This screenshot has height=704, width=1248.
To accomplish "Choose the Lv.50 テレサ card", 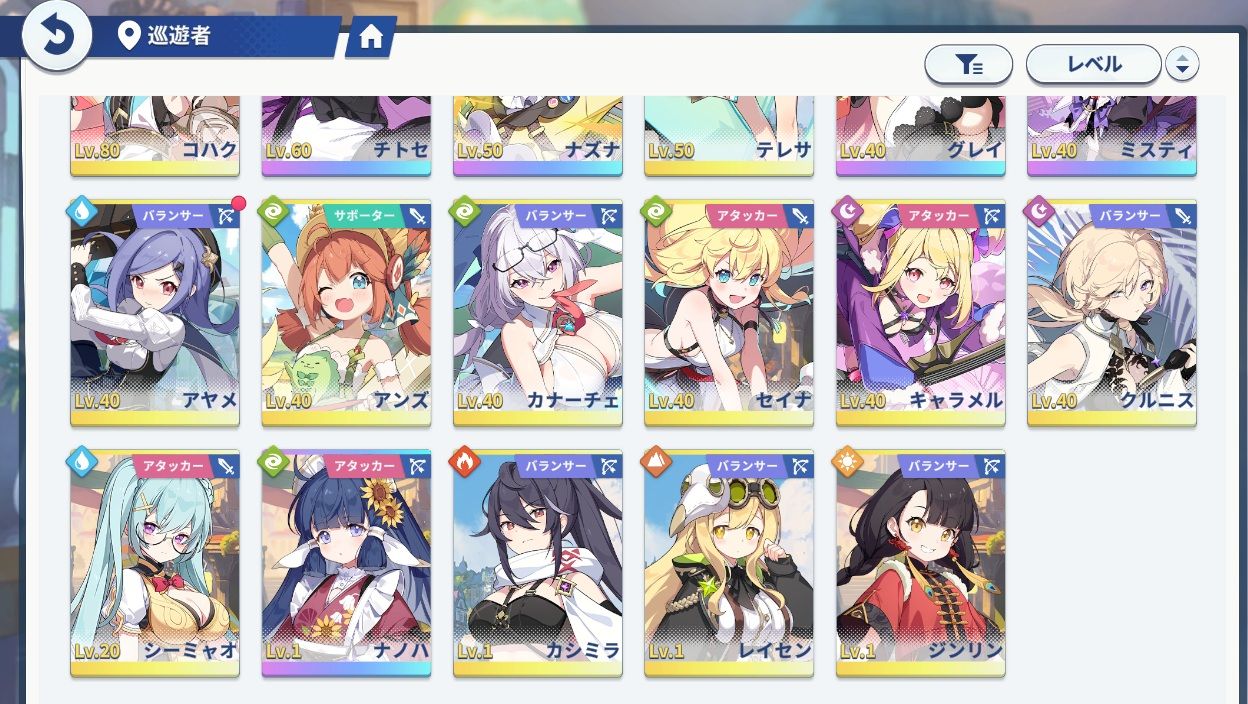I will click(728, 135).
